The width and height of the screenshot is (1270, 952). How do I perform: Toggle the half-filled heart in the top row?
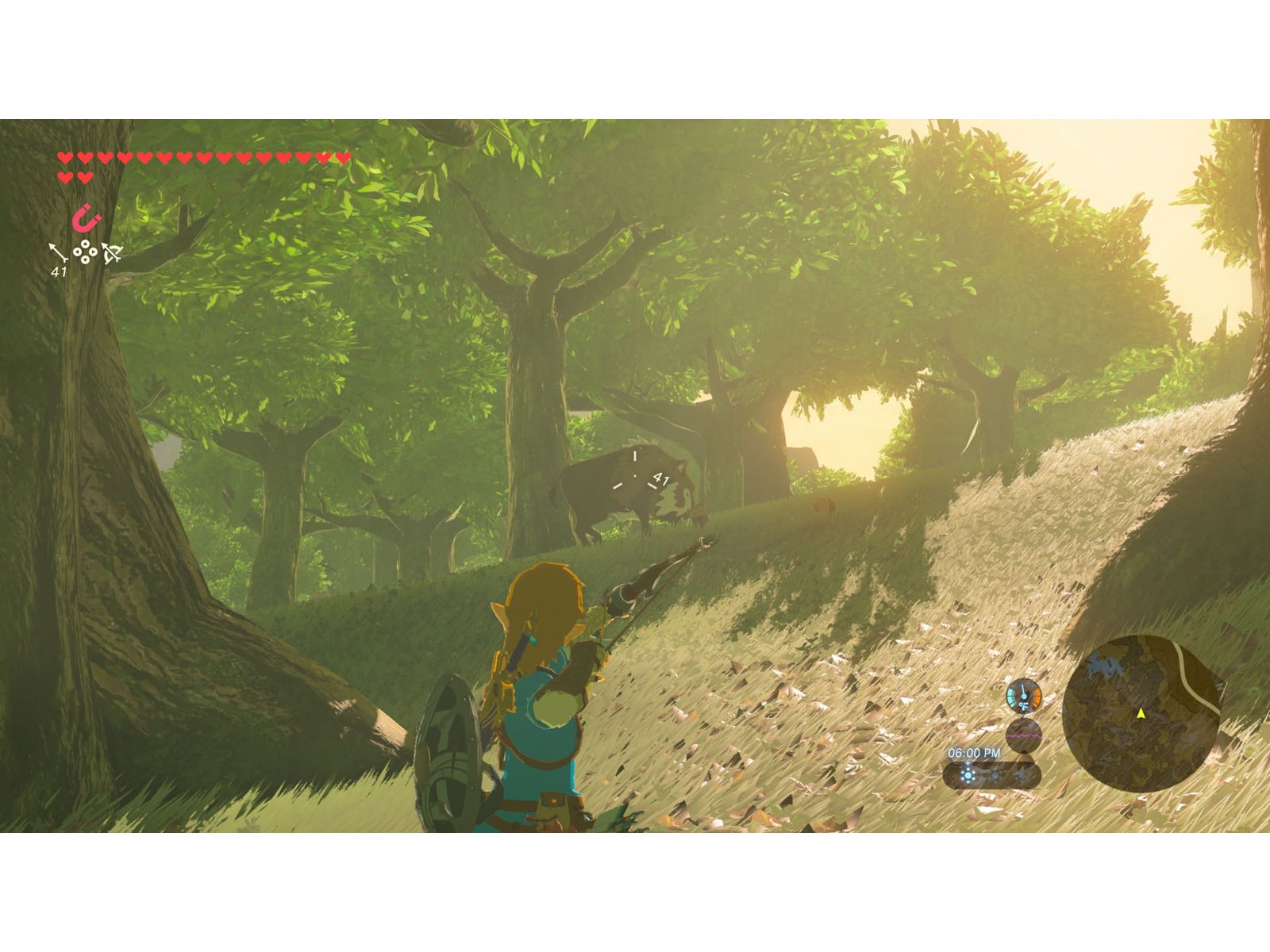[x=323, y=157]
